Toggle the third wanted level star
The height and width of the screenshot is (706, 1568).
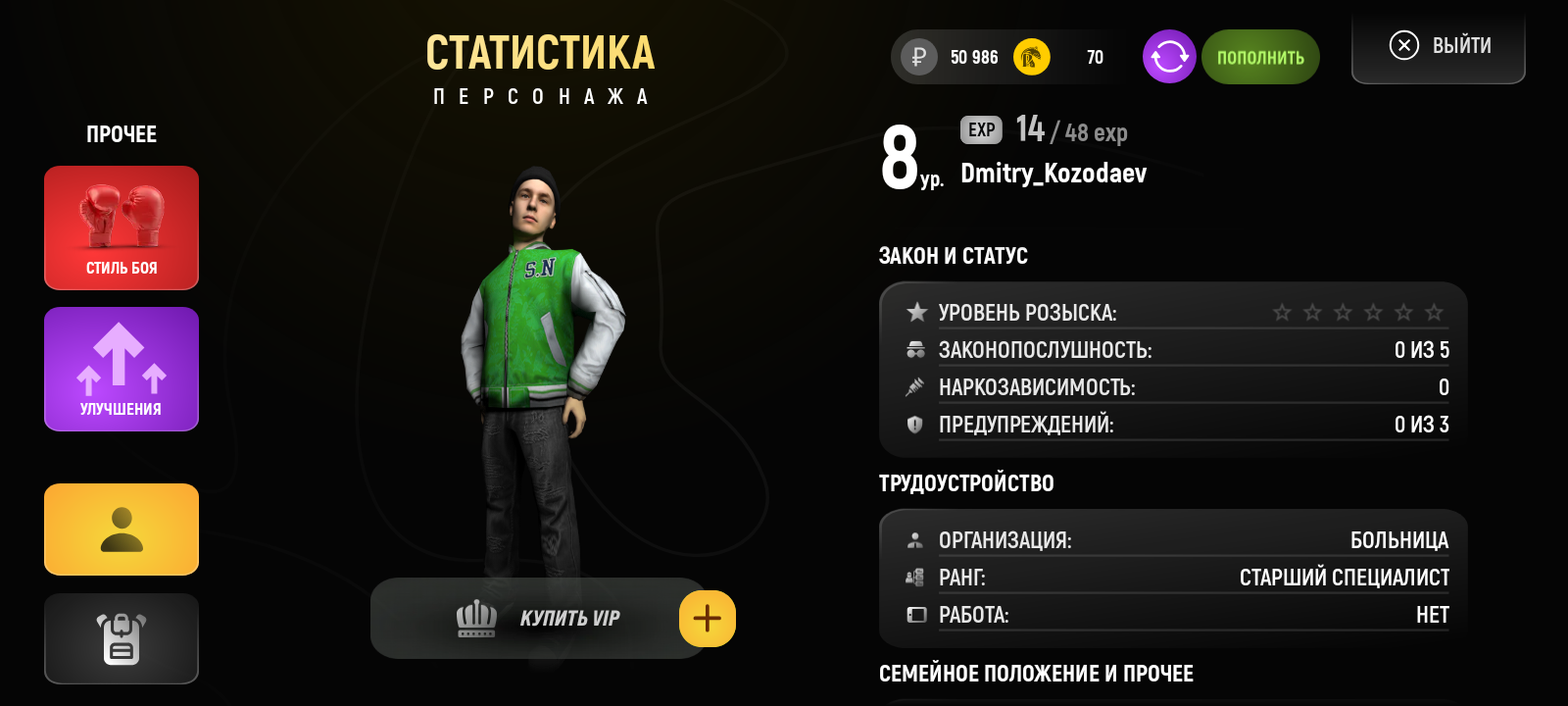pyautogui.click(x=1341, y=312)
